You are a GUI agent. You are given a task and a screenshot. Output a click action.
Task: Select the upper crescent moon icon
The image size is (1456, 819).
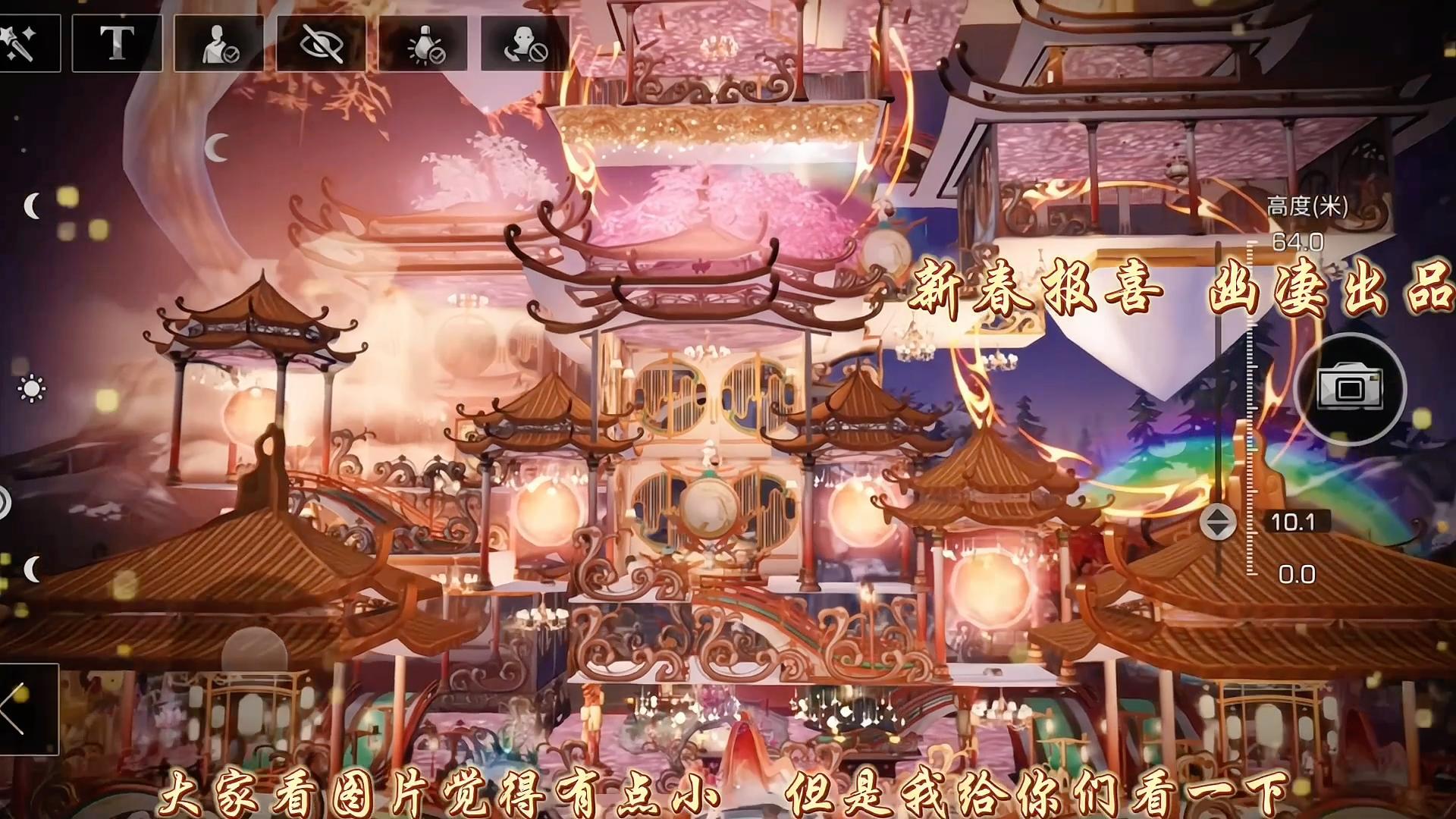click(32, 205)
